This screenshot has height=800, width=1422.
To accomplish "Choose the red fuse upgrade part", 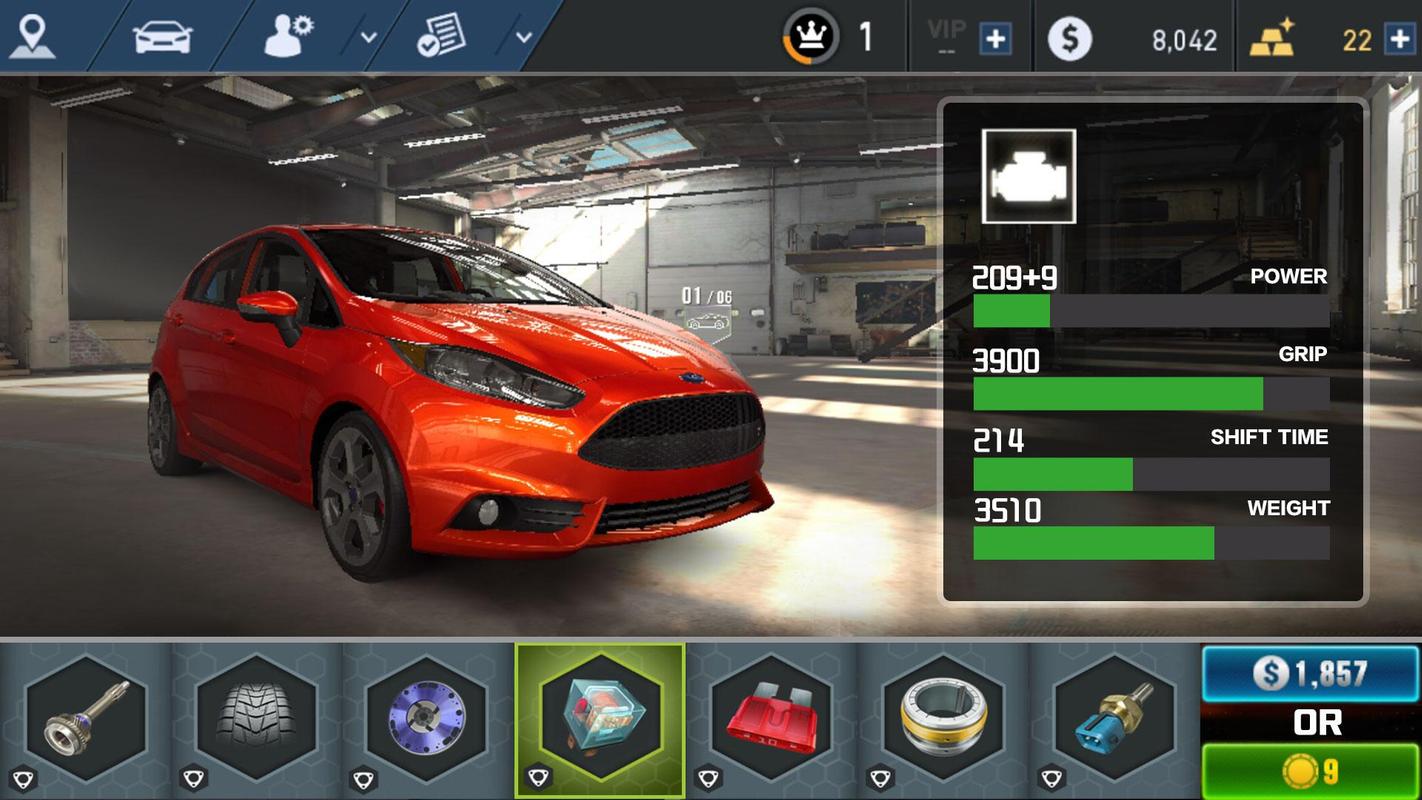I will point(772,718).
